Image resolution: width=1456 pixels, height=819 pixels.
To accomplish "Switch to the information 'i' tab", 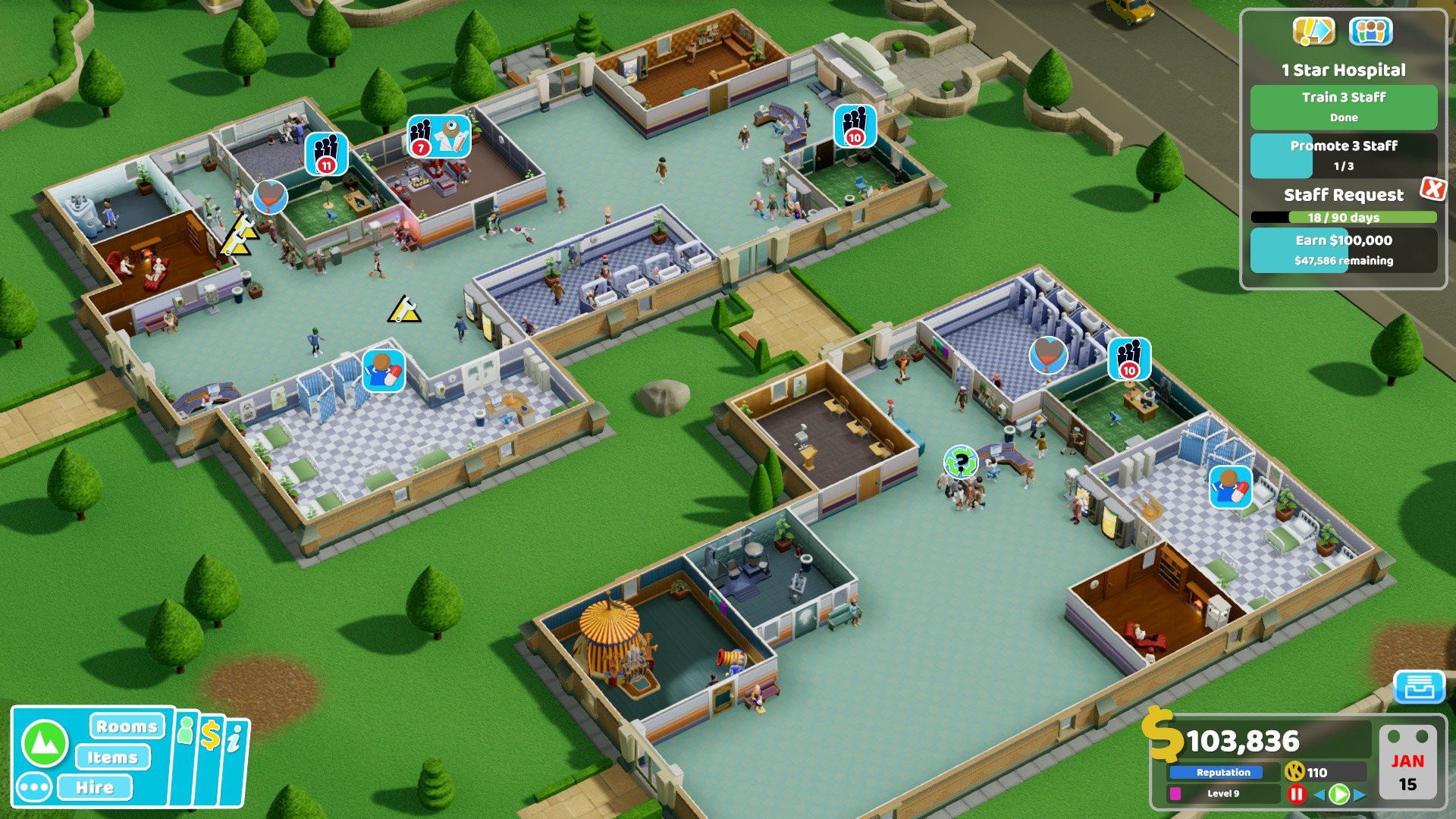I will point(234,739).
